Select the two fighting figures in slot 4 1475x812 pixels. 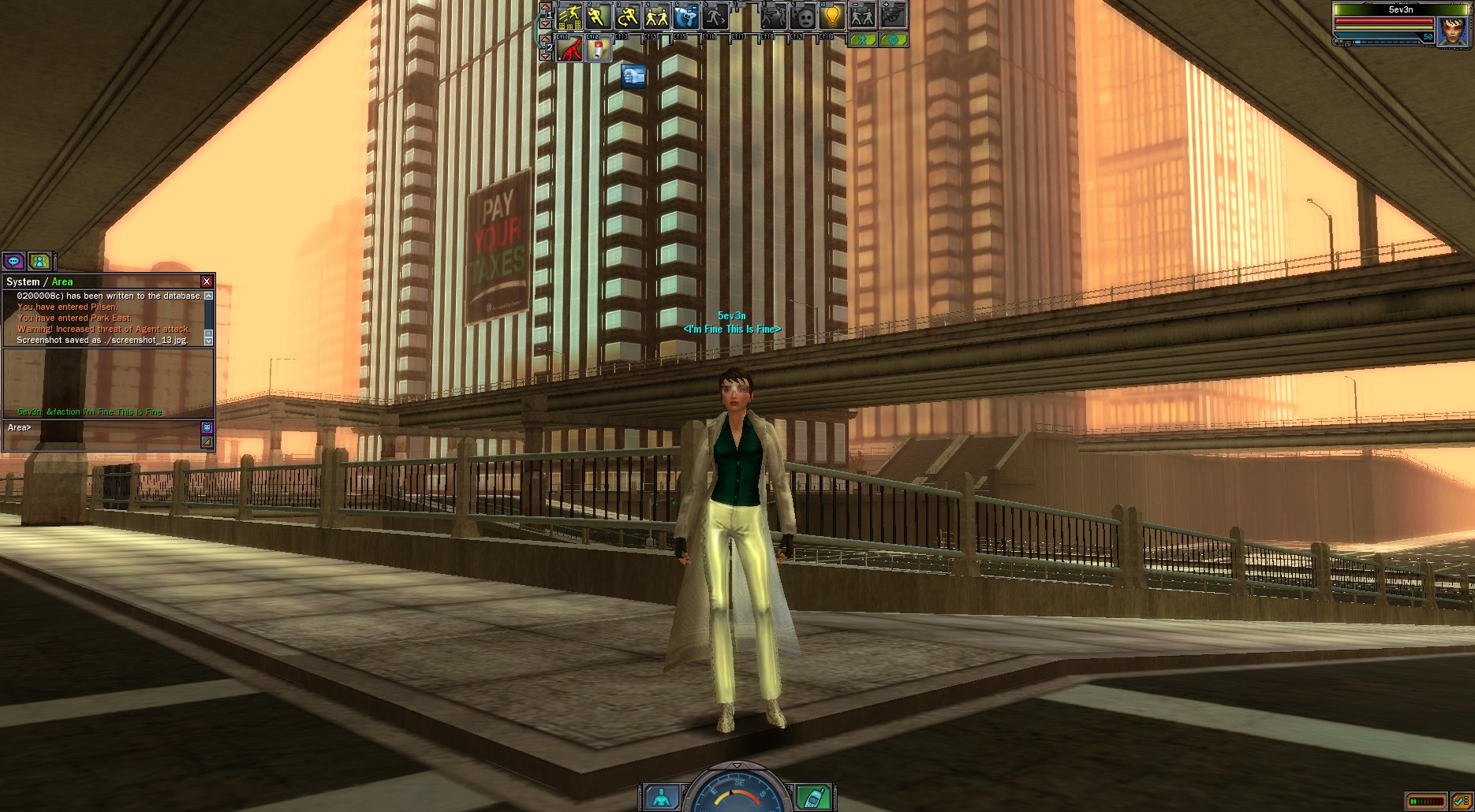pos(656,16)
